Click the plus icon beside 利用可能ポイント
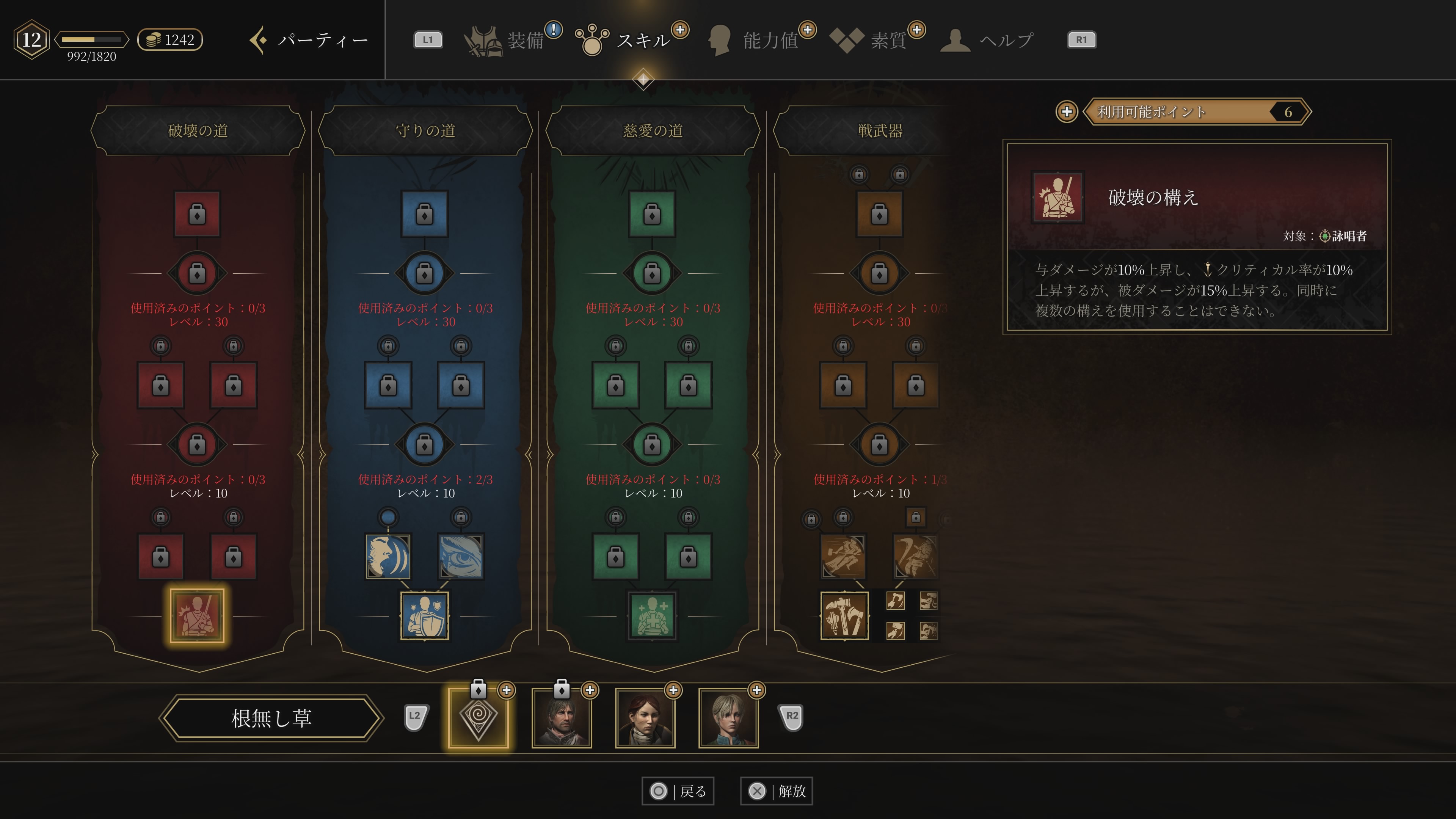Viewport: 1456px width, 819px height. (x=1067, y=111)
